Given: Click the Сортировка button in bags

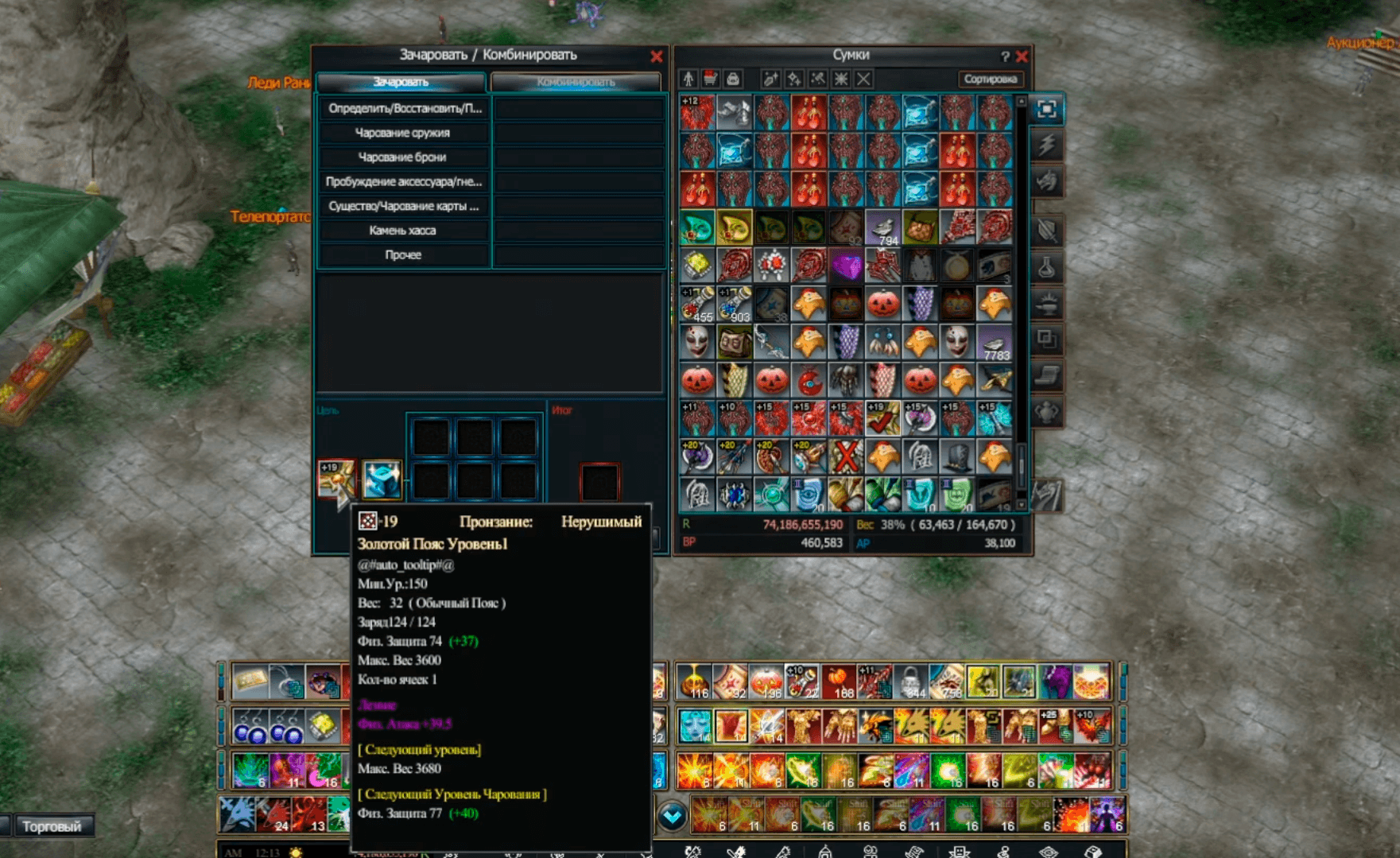Looking at the screenshot, I should tap(990, 79).
